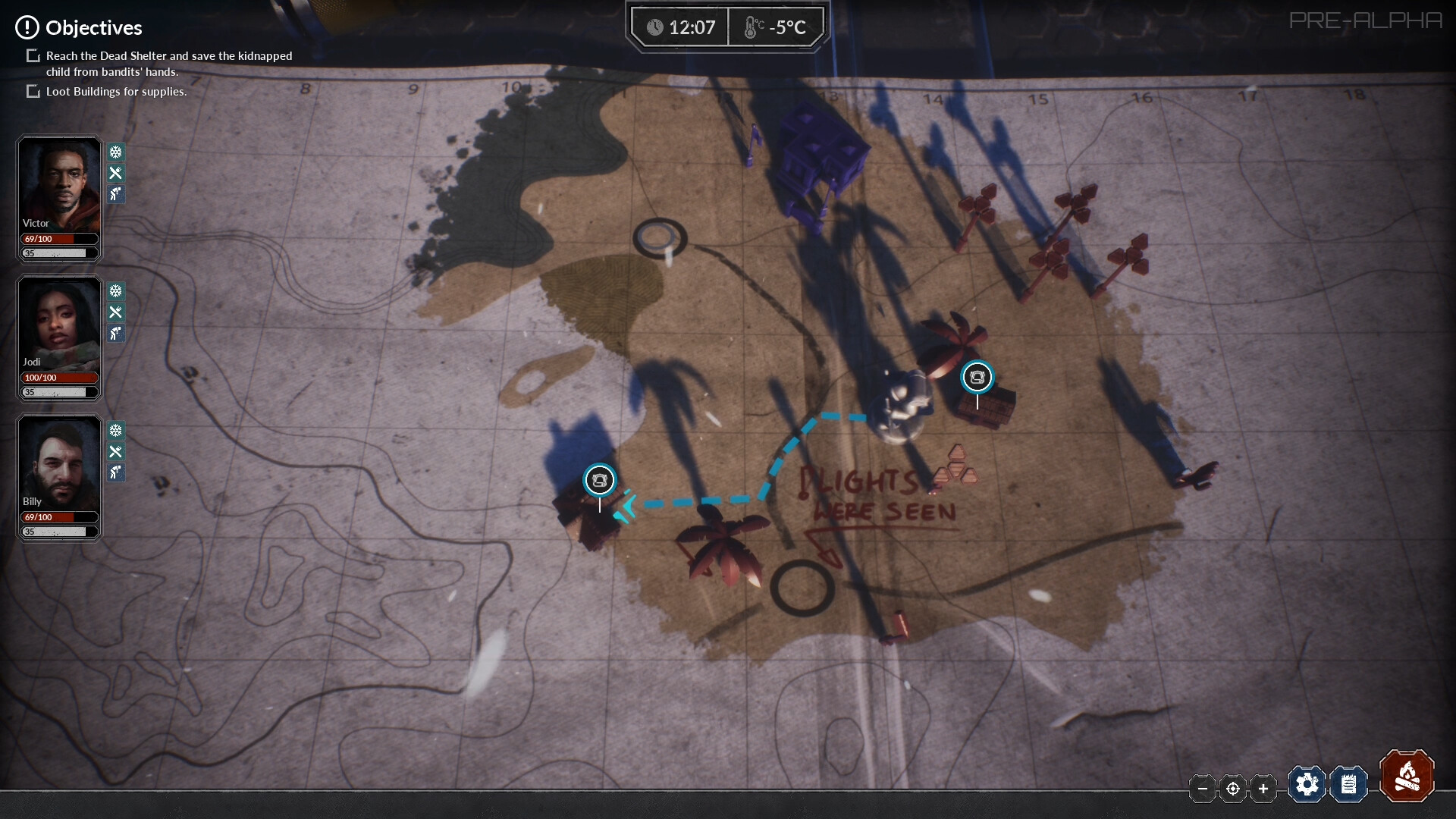This screenshot has width=1456, height=819.
Task: Open Victor's character portrait panel
Action: coord(58,182)
